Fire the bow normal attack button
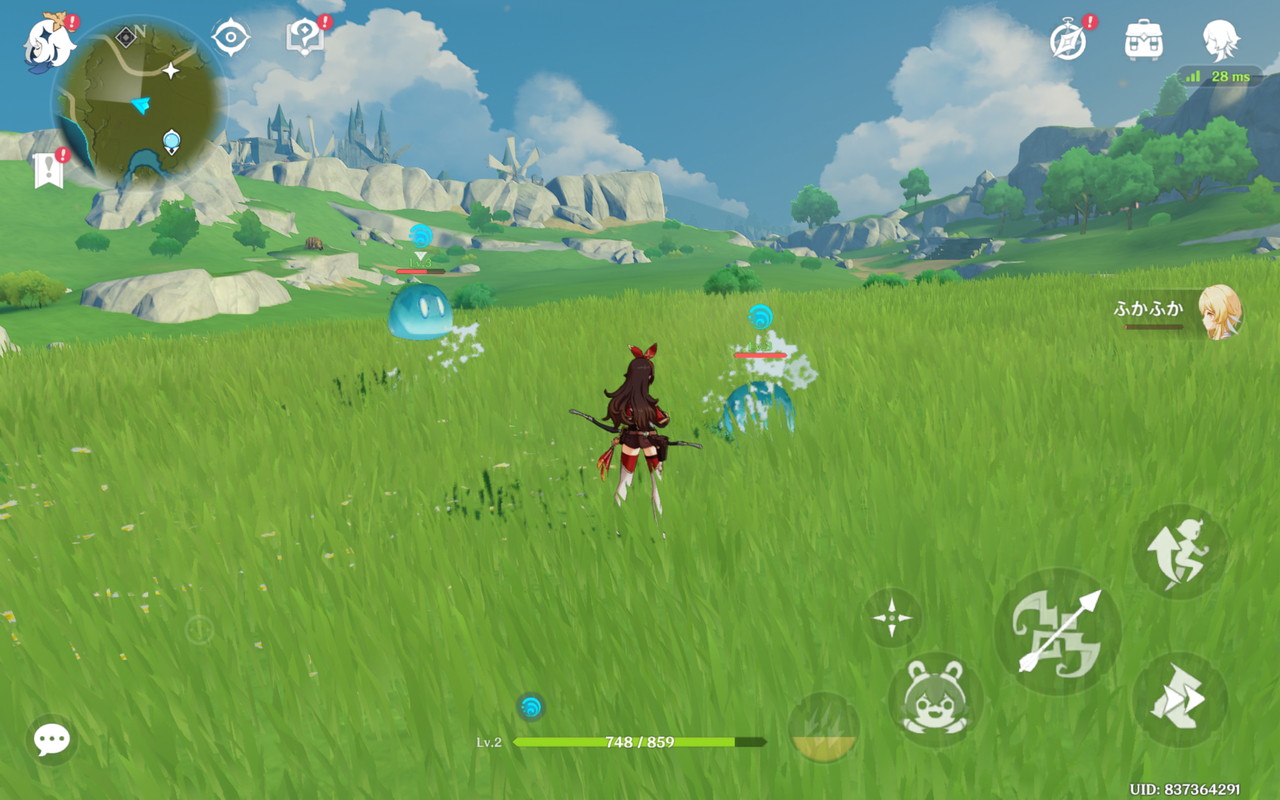Viewport: 1280px width, 800px height. pyautogui.click(x=1058, y=631)
